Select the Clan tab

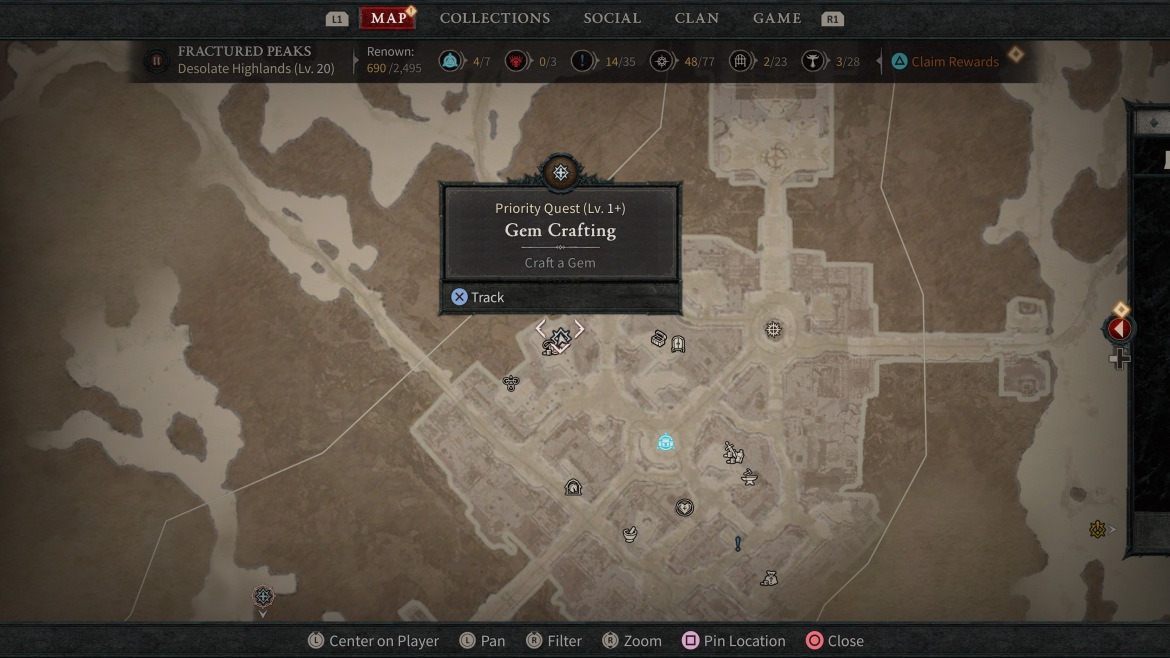[x=696, y=18]
